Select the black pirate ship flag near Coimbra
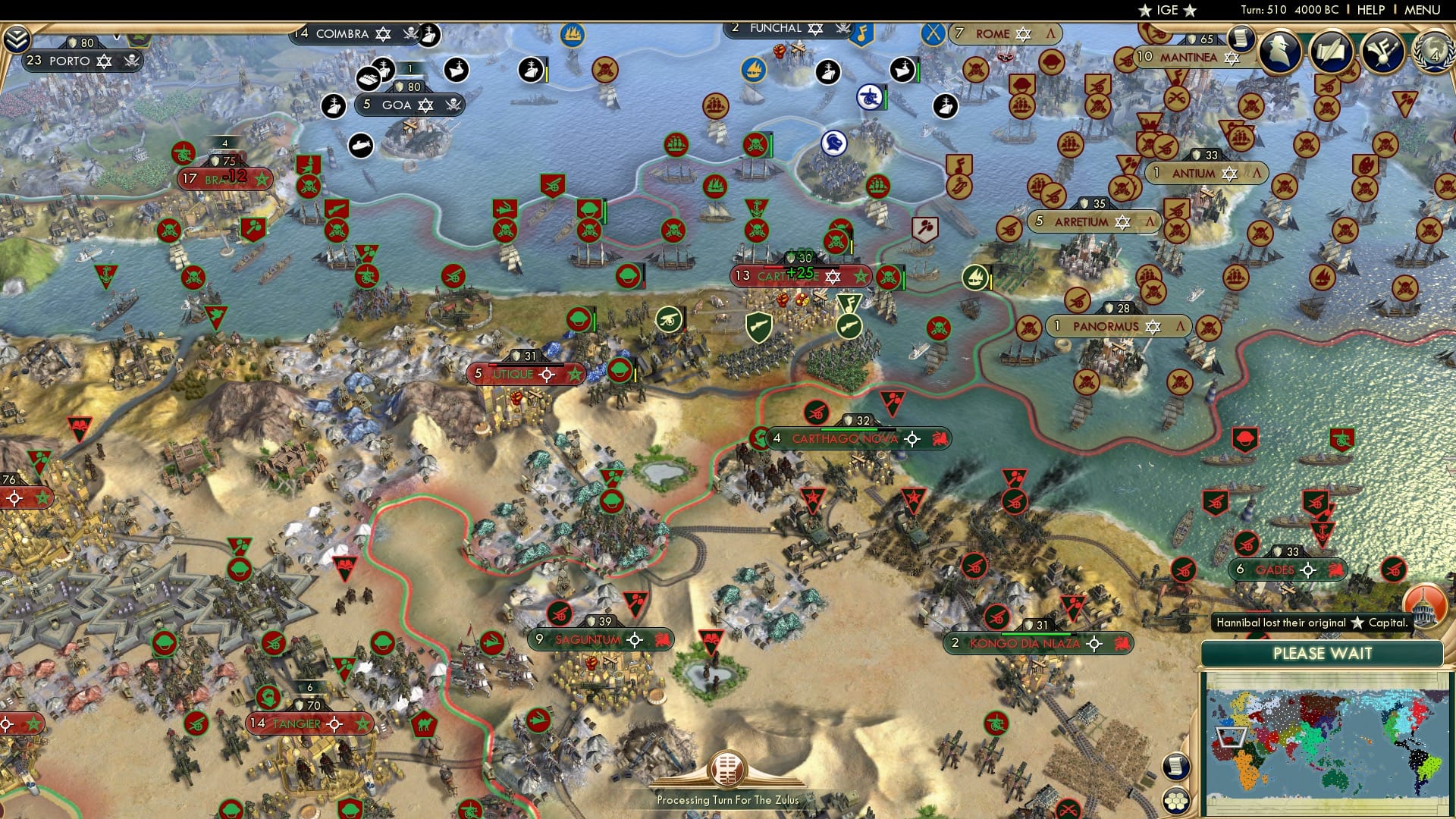1456x819 pixels. point(431,34)
